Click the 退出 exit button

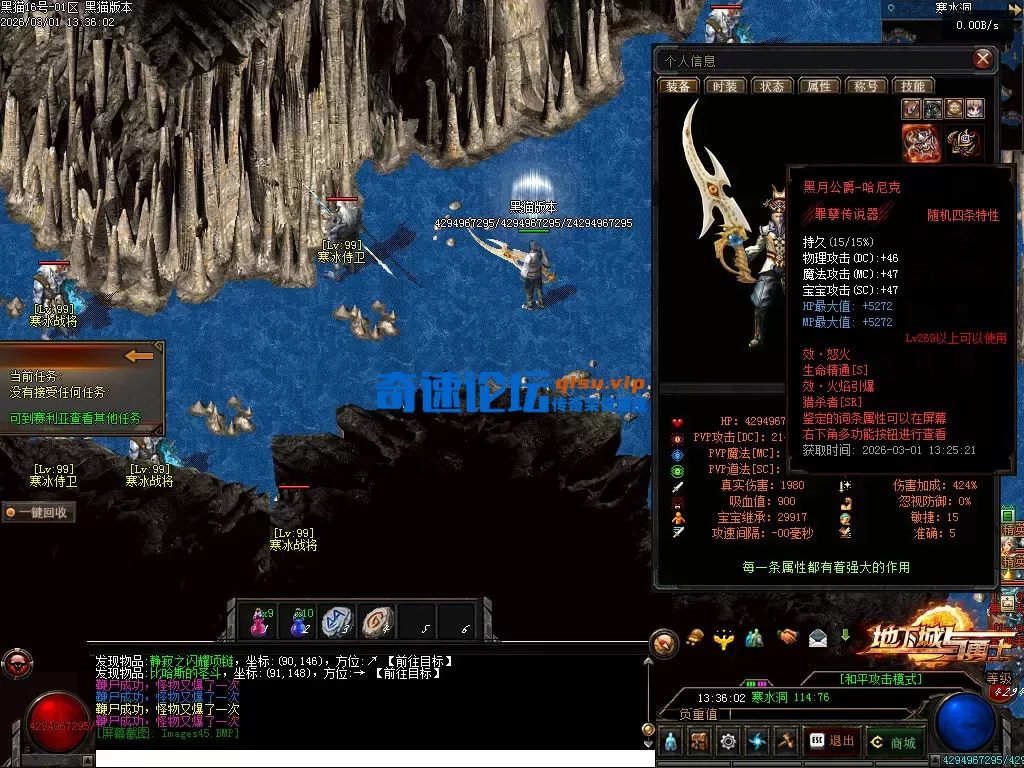tap(833, 741)
